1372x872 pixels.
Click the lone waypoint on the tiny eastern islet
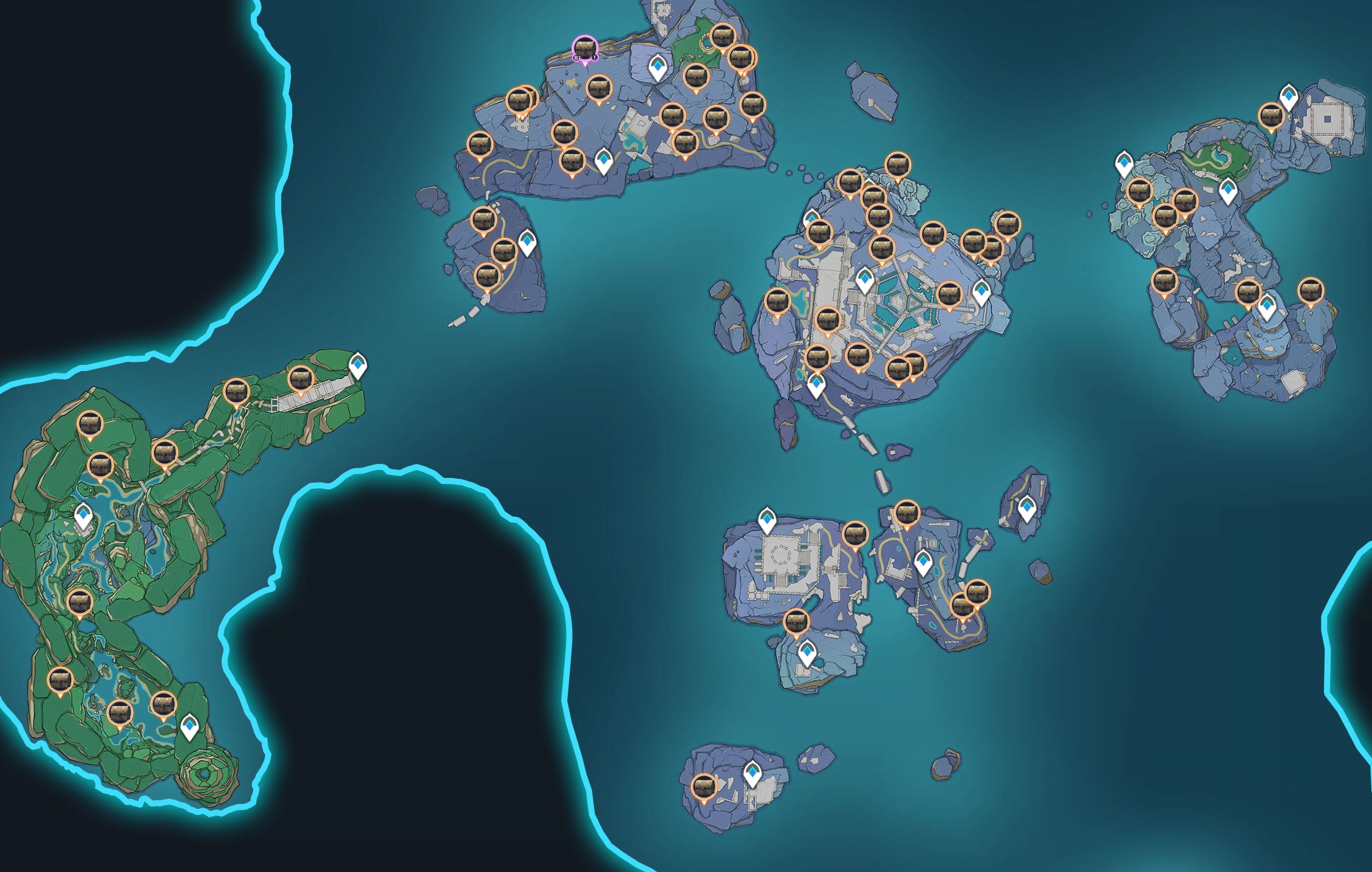(x=1026, y=508)
